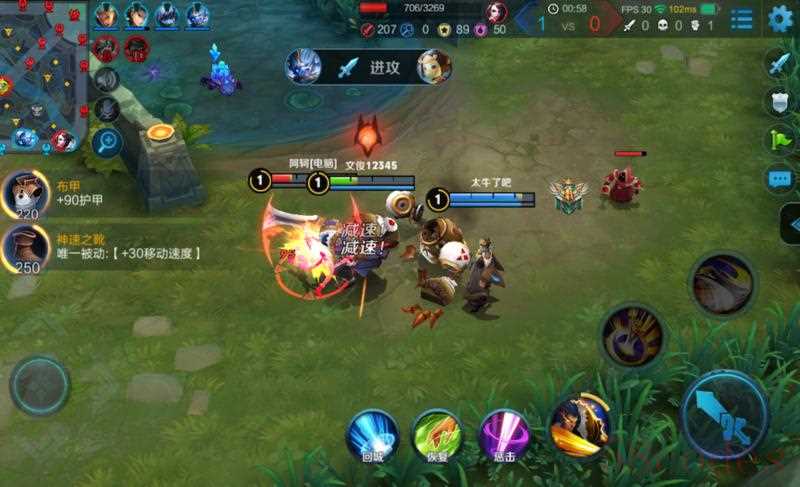Open the settings gear
Image resolution: width=800 pixels, height=487 pixels.
coord(780,18)
